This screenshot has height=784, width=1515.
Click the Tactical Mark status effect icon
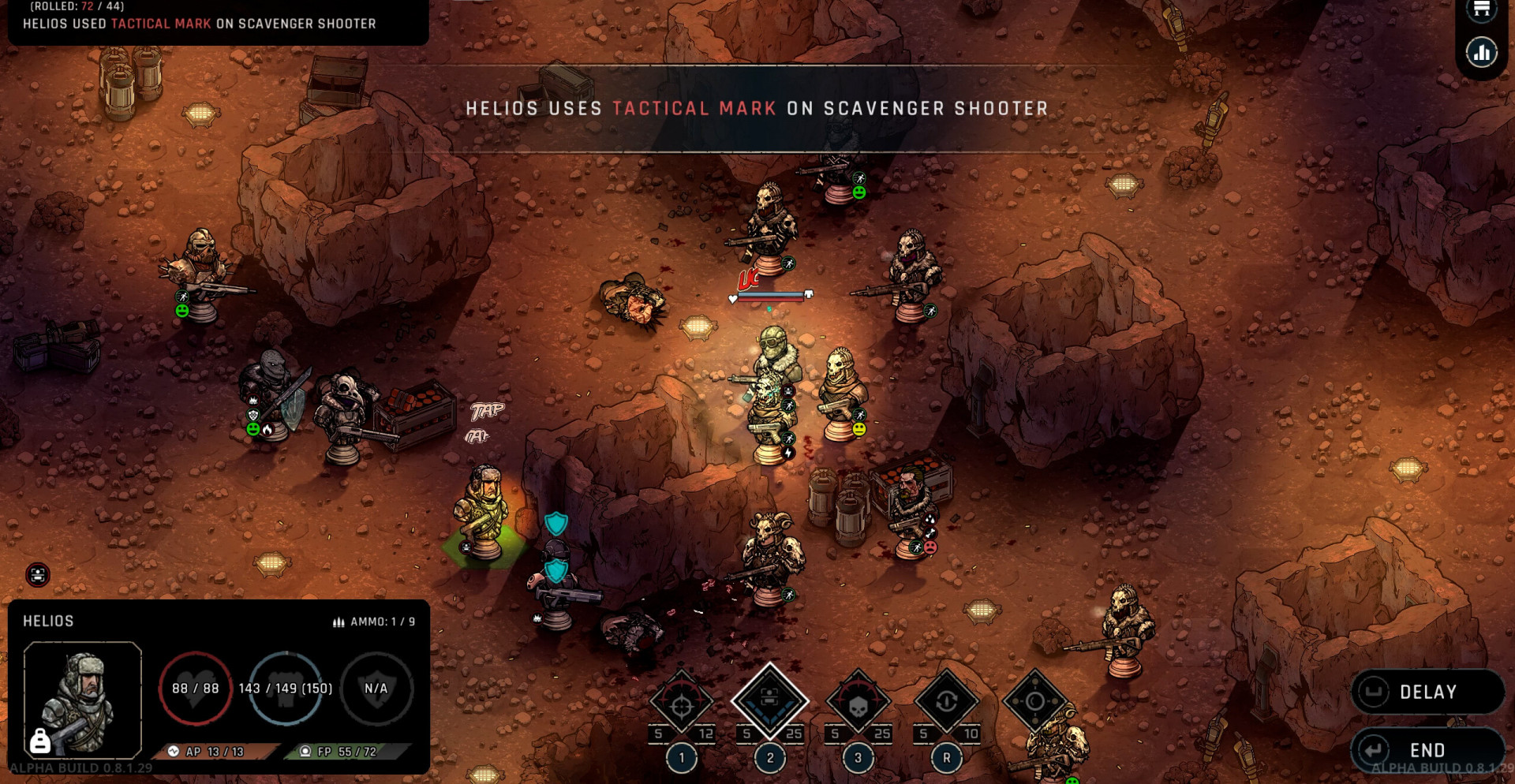coord(38,575)
